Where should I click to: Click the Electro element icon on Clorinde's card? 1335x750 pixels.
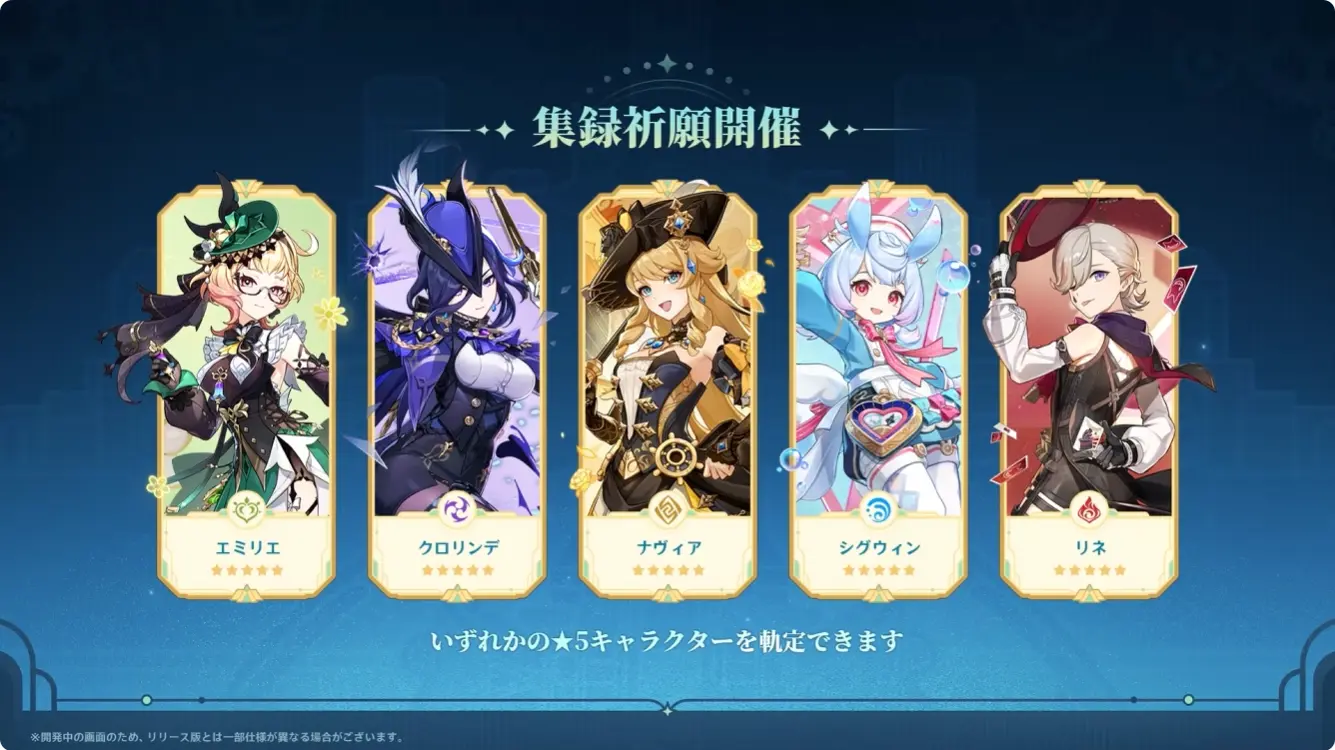pyautogui.click(x=455, y=509)
